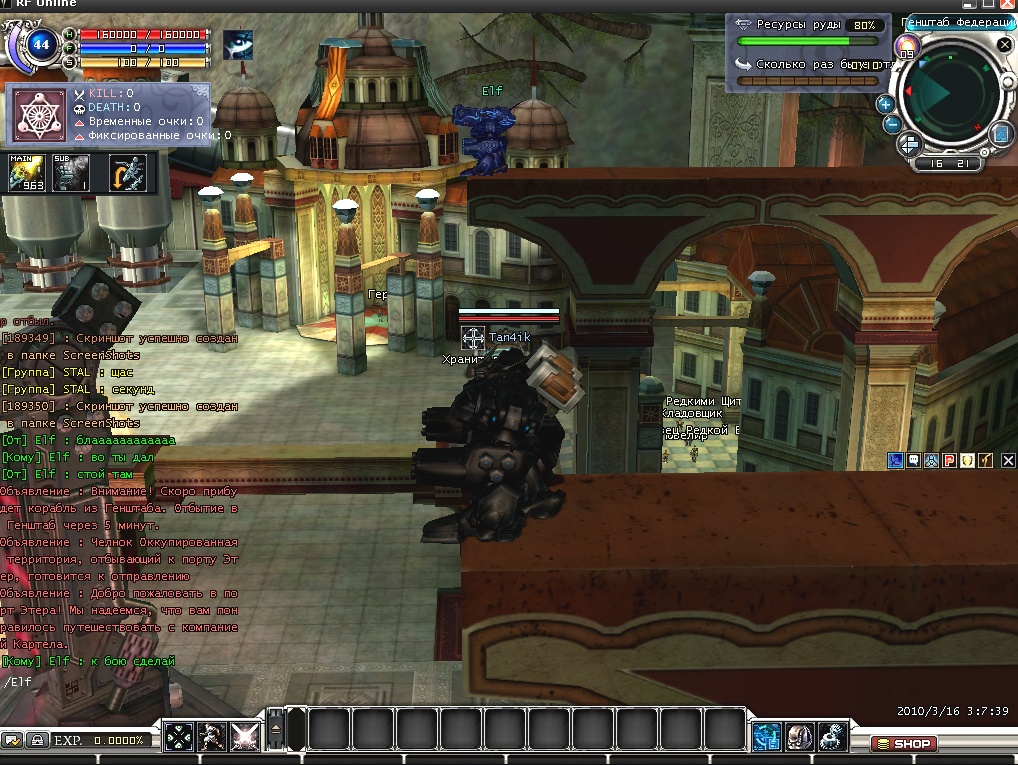Viewport: 1018px width, 765px height.
Task: Switch hotbar page with the arrow toggle
Action: (x=277, y=735)
